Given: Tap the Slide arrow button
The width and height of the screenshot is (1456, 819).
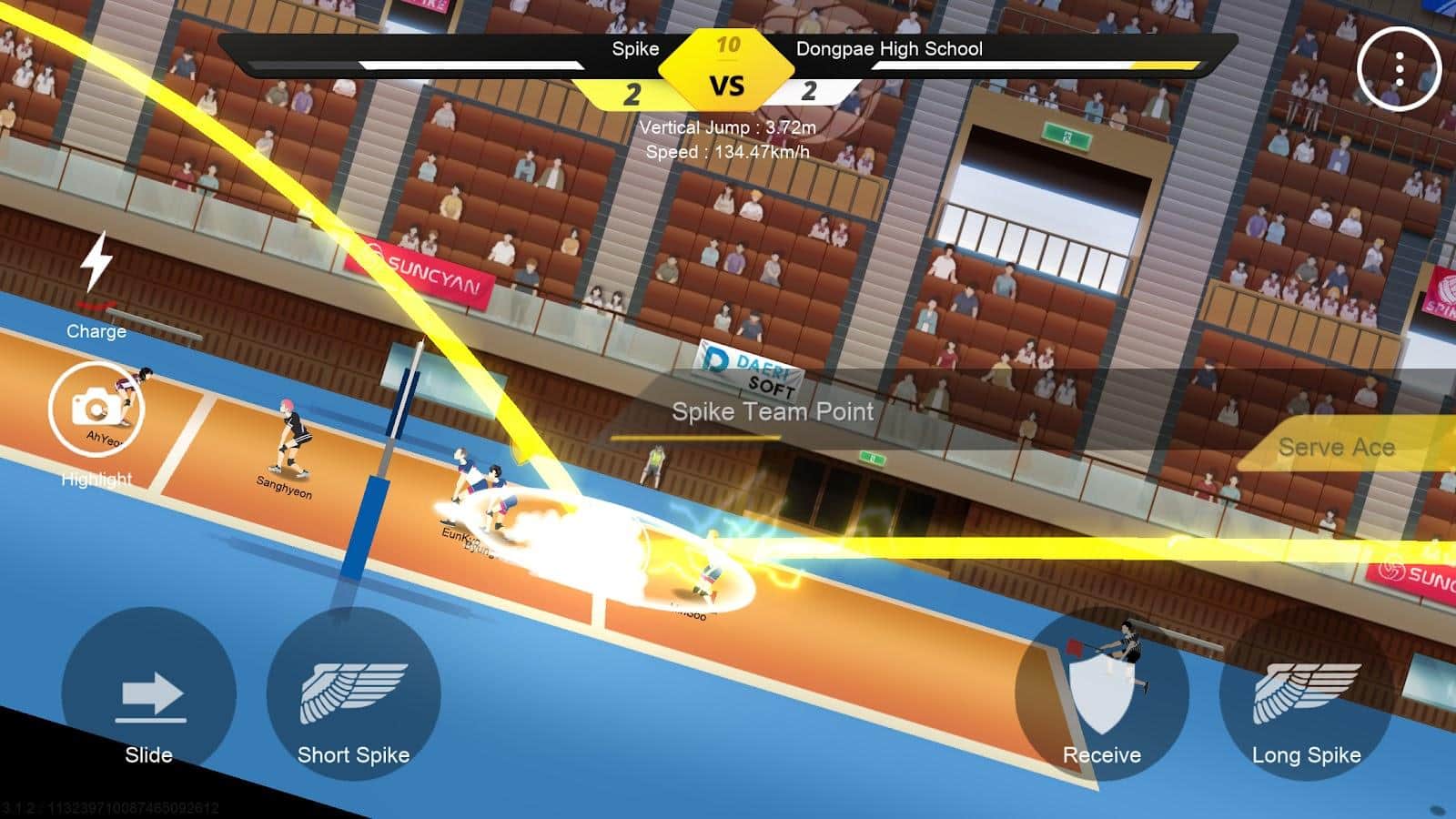Looking at the screenshot, I should pos(149,696).
